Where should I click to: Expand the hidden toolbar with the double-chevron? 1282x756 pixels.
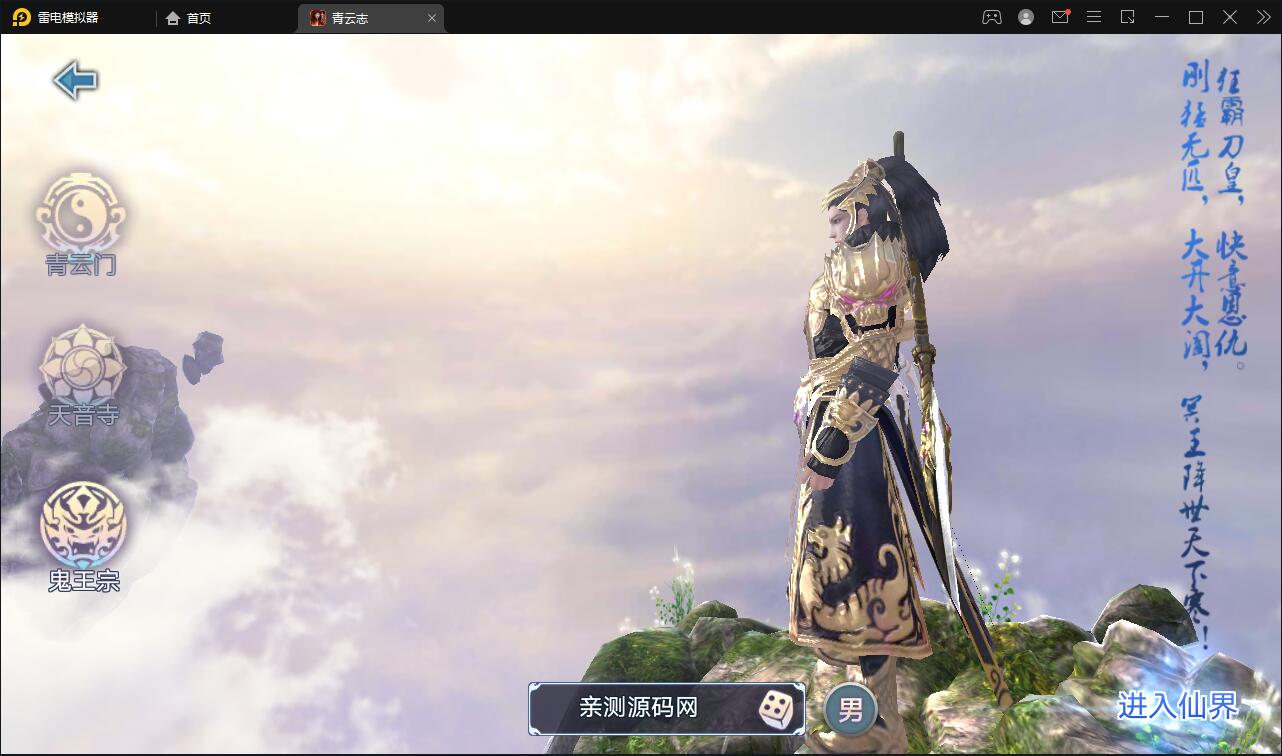pyautogui.click(x=1262, y=17)
